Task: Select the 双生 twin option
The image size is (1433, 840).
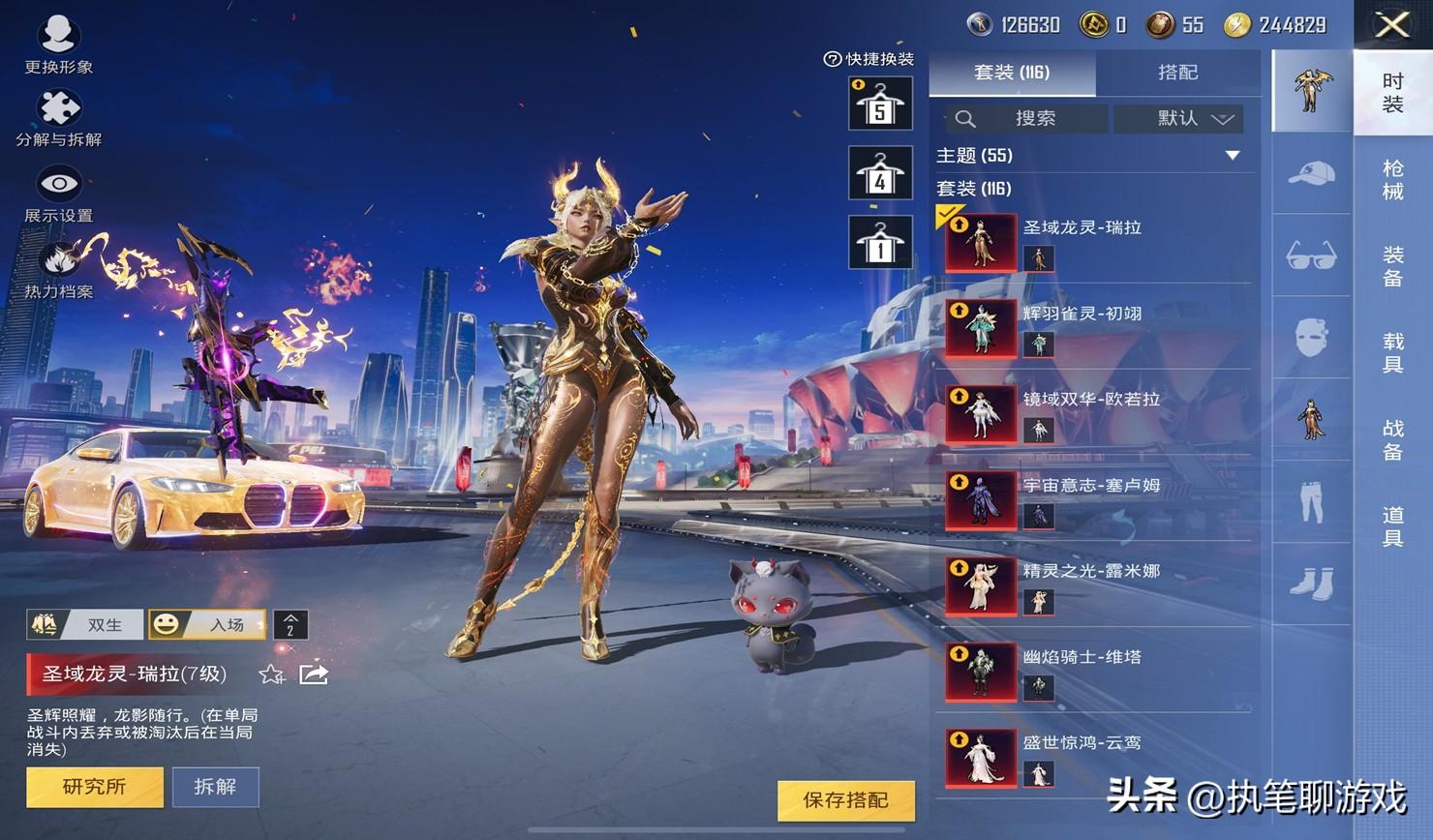Action: tap(85, 625)
